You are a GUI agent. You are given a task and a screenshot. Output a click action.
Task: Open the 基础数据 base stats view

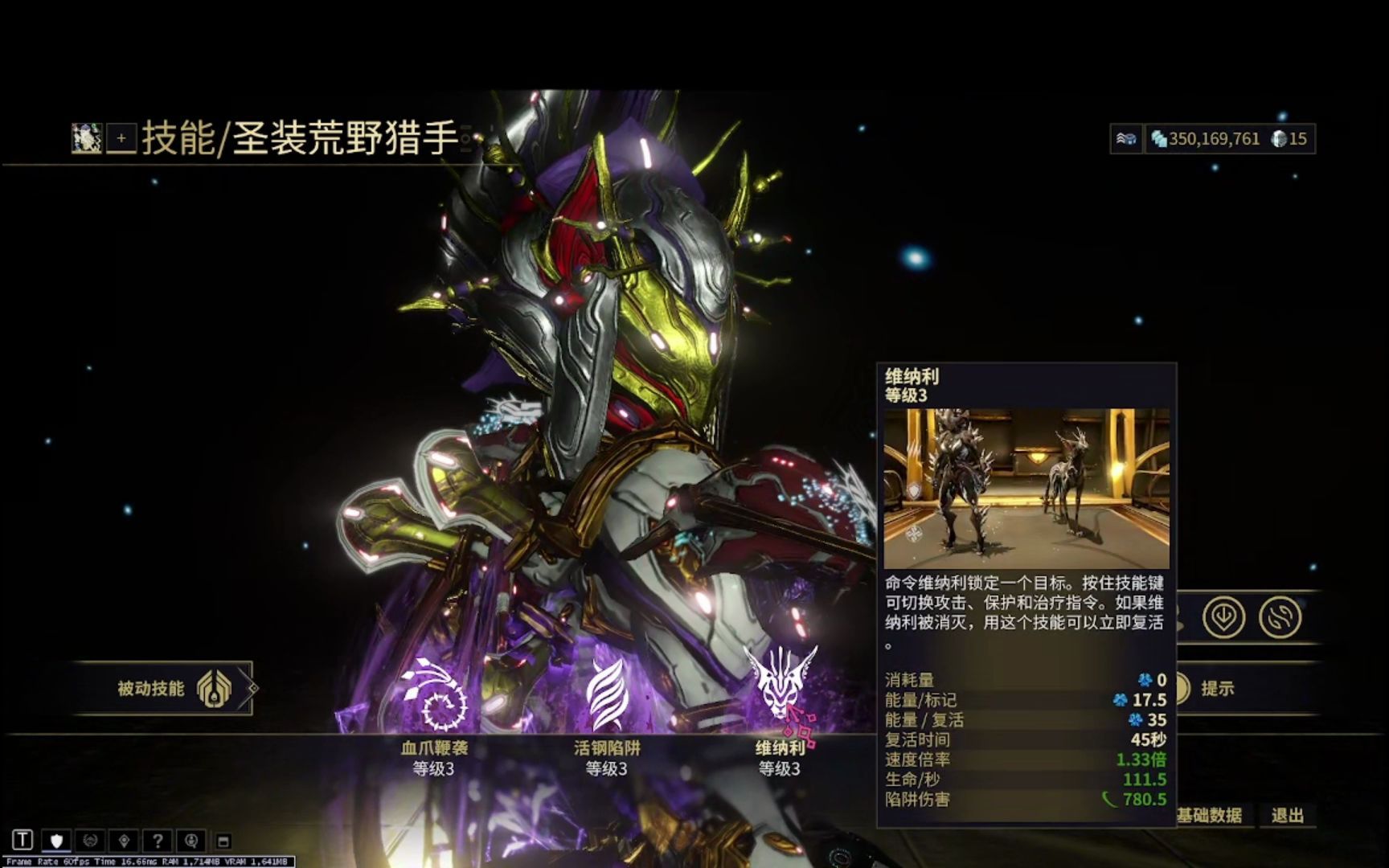click(x=1210, y=816)
